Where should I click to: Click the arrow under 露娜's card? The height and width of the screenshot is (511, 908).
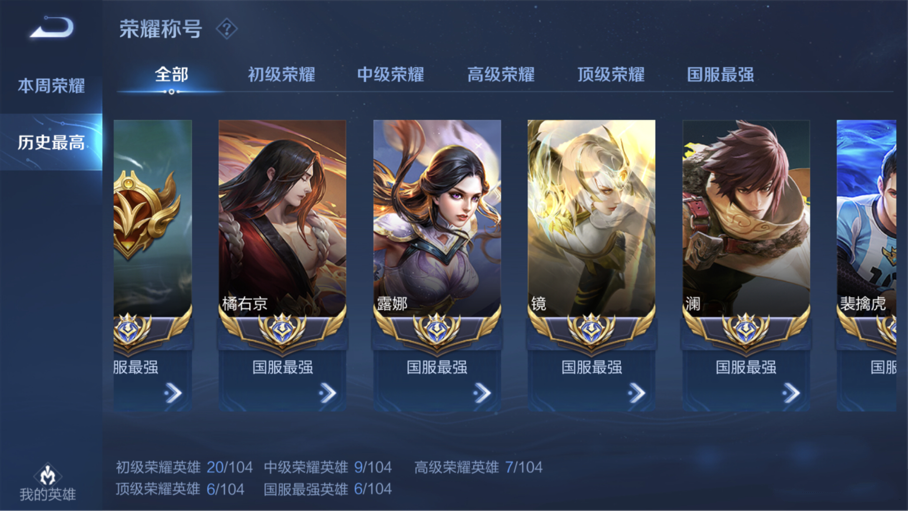(x=482, y=393)
